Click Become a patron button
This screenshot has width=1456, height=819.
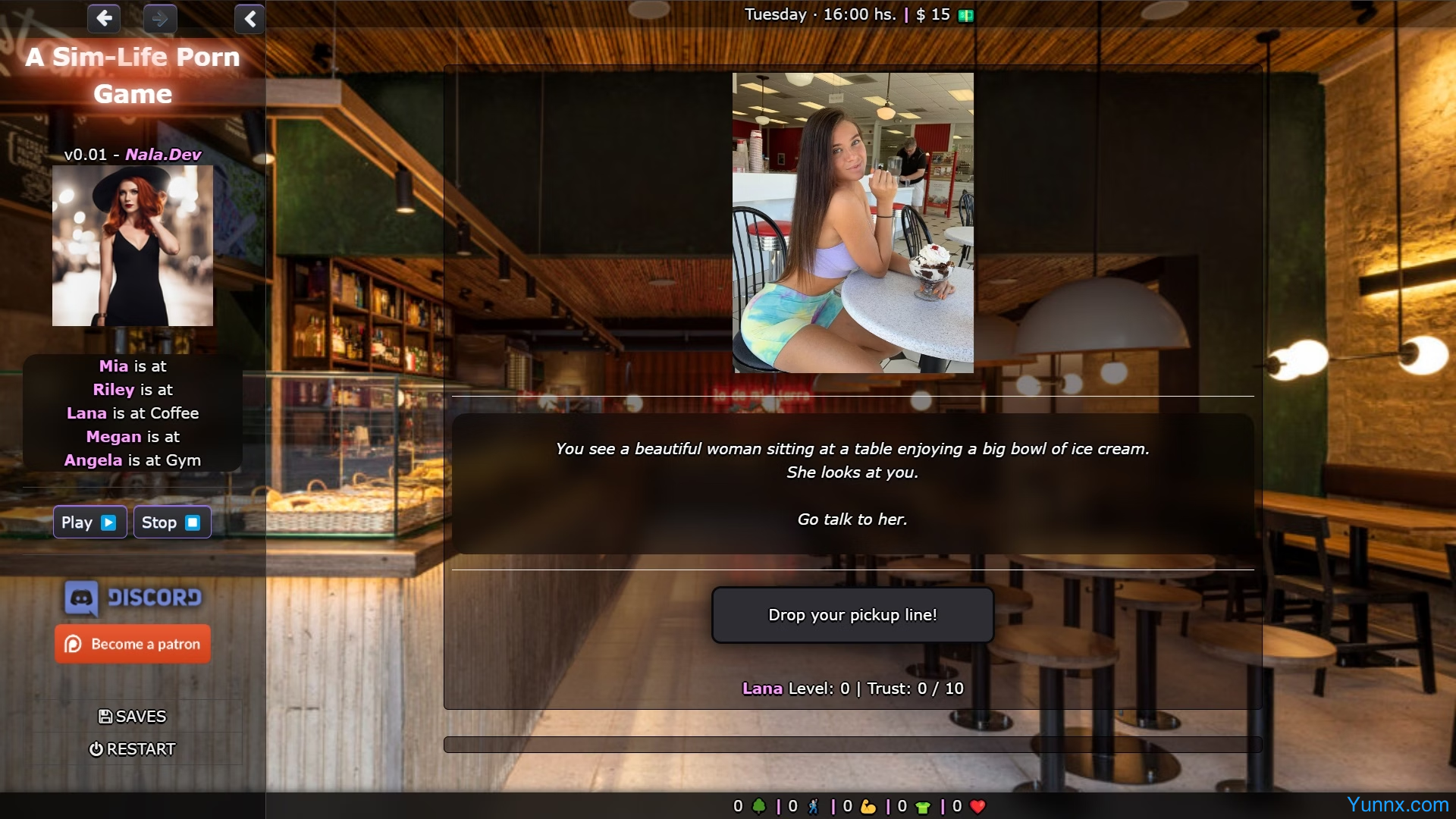[x=133, y=644]
